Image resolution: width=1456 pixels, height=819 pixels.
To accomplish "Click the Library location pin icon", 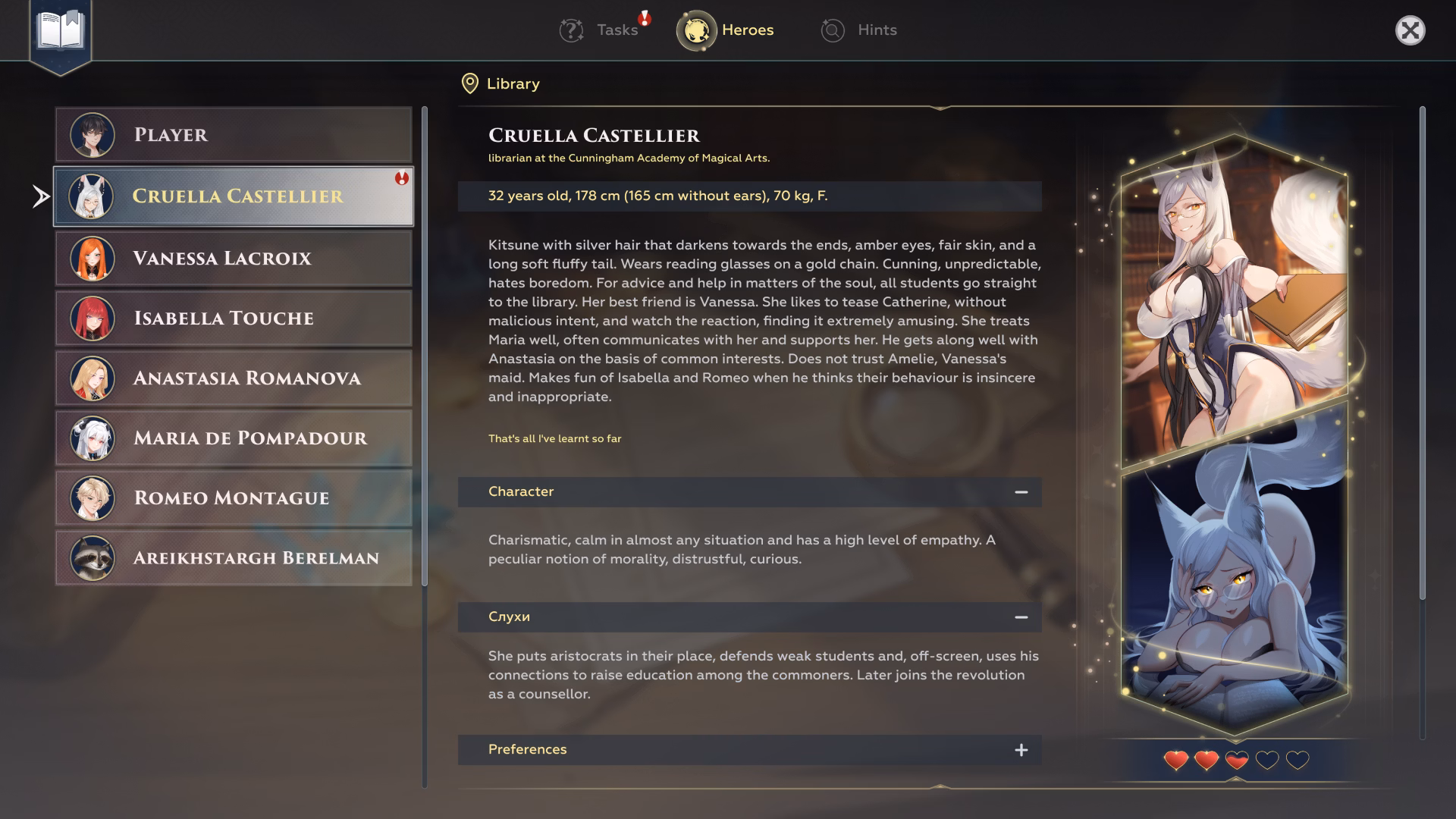I will [469, 83].
